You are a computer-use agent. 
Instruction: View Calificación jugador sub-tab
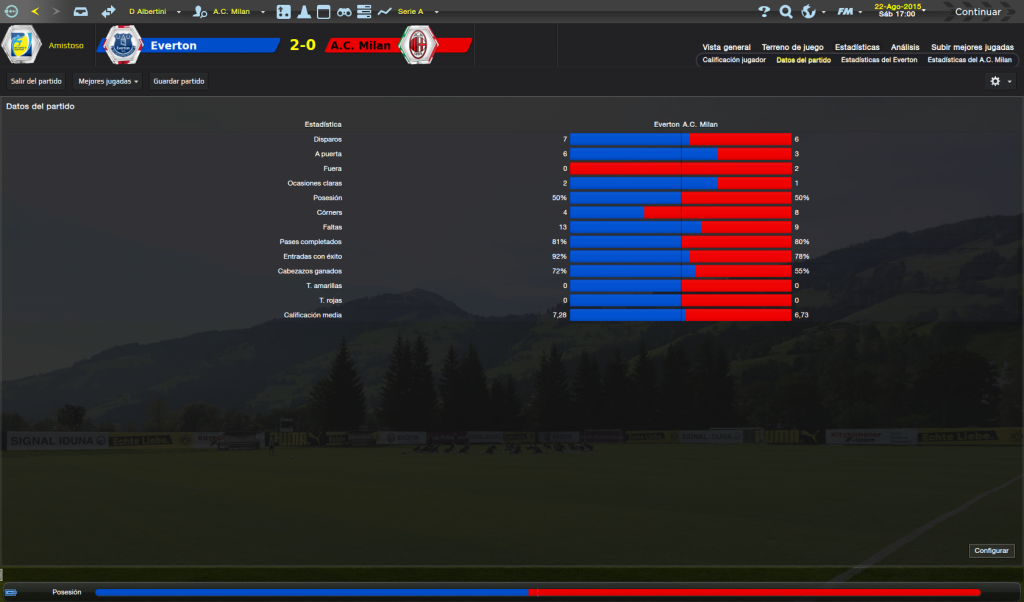(x=734, y=60)
